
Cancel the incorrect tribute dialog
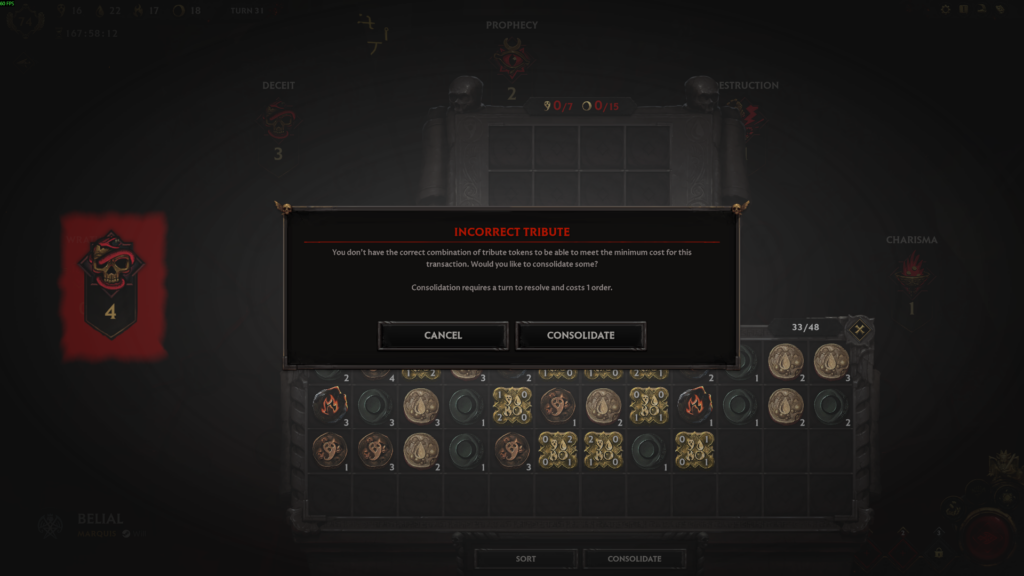point(443,335)
